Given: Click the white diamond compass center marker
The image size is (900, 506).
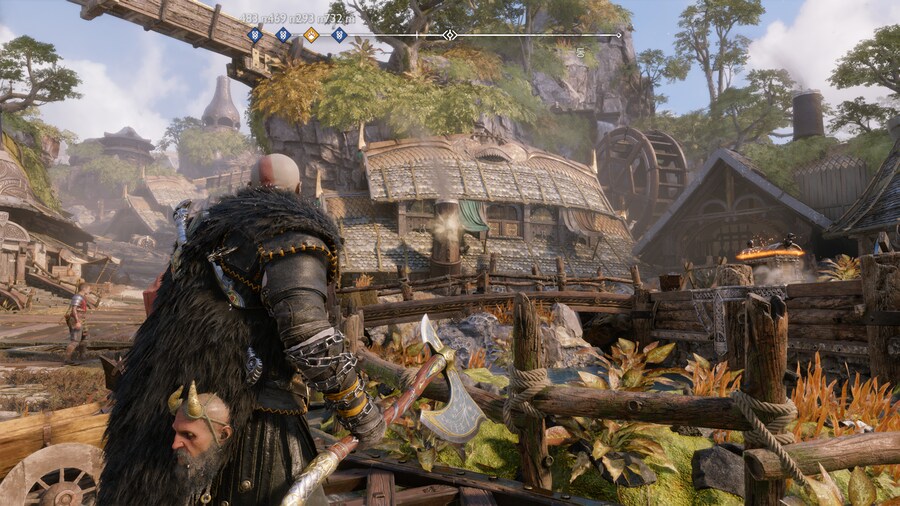Looking at the screenshot, I should pos(450,35).
